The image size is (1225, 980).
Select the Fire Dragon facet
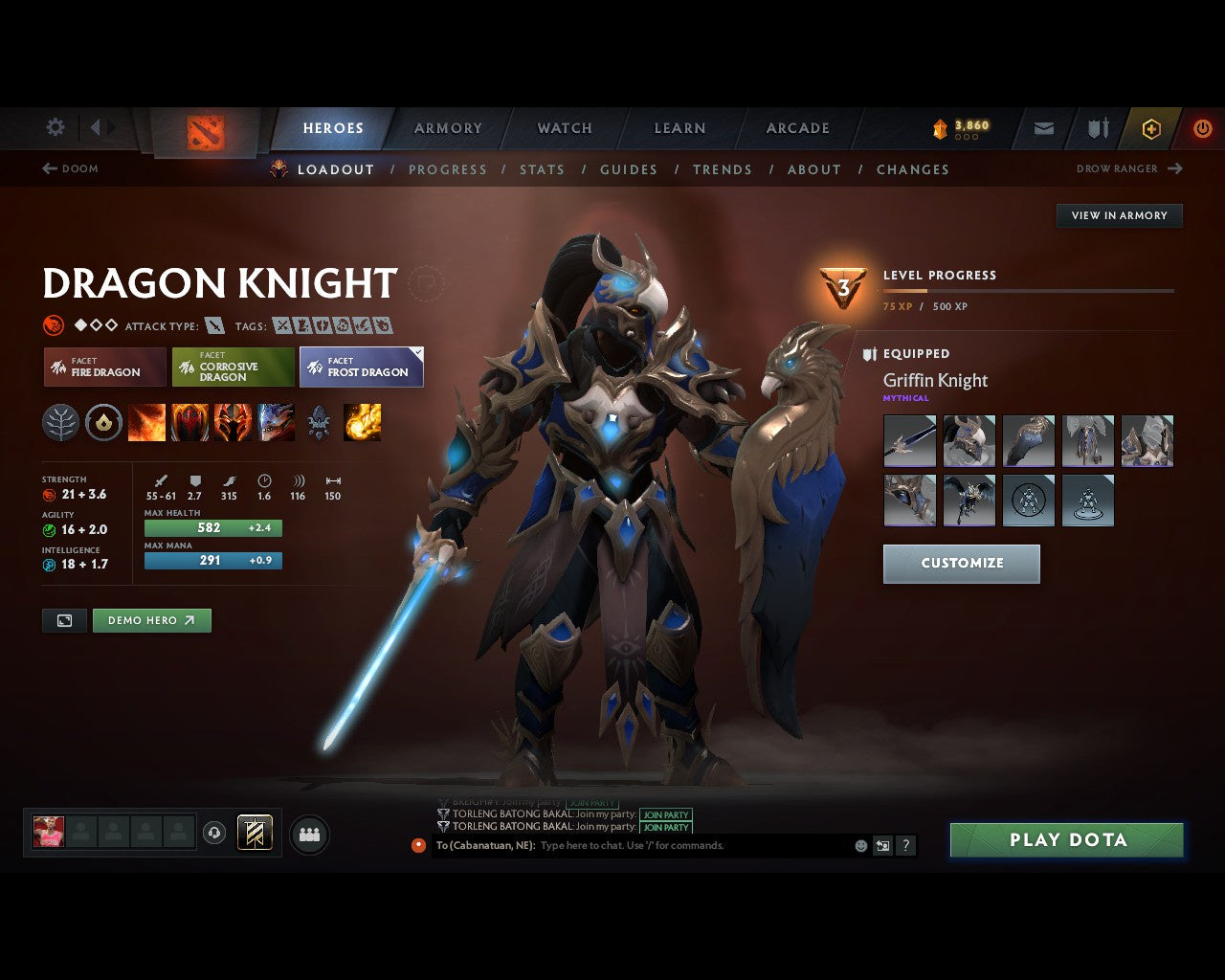104,367
